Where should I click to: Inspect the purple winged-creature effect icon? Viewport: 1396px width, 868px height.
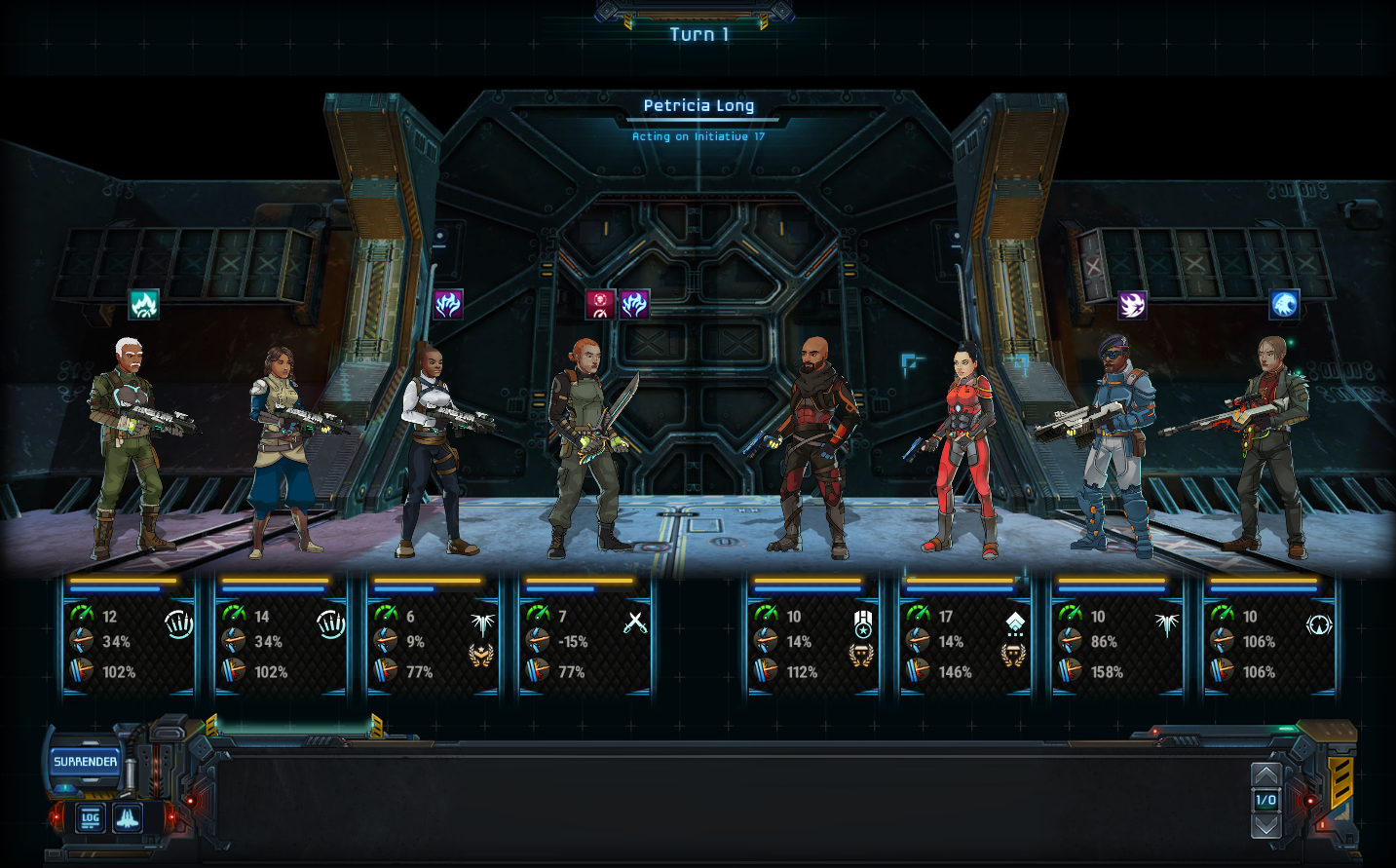(x=1132, y=305)
